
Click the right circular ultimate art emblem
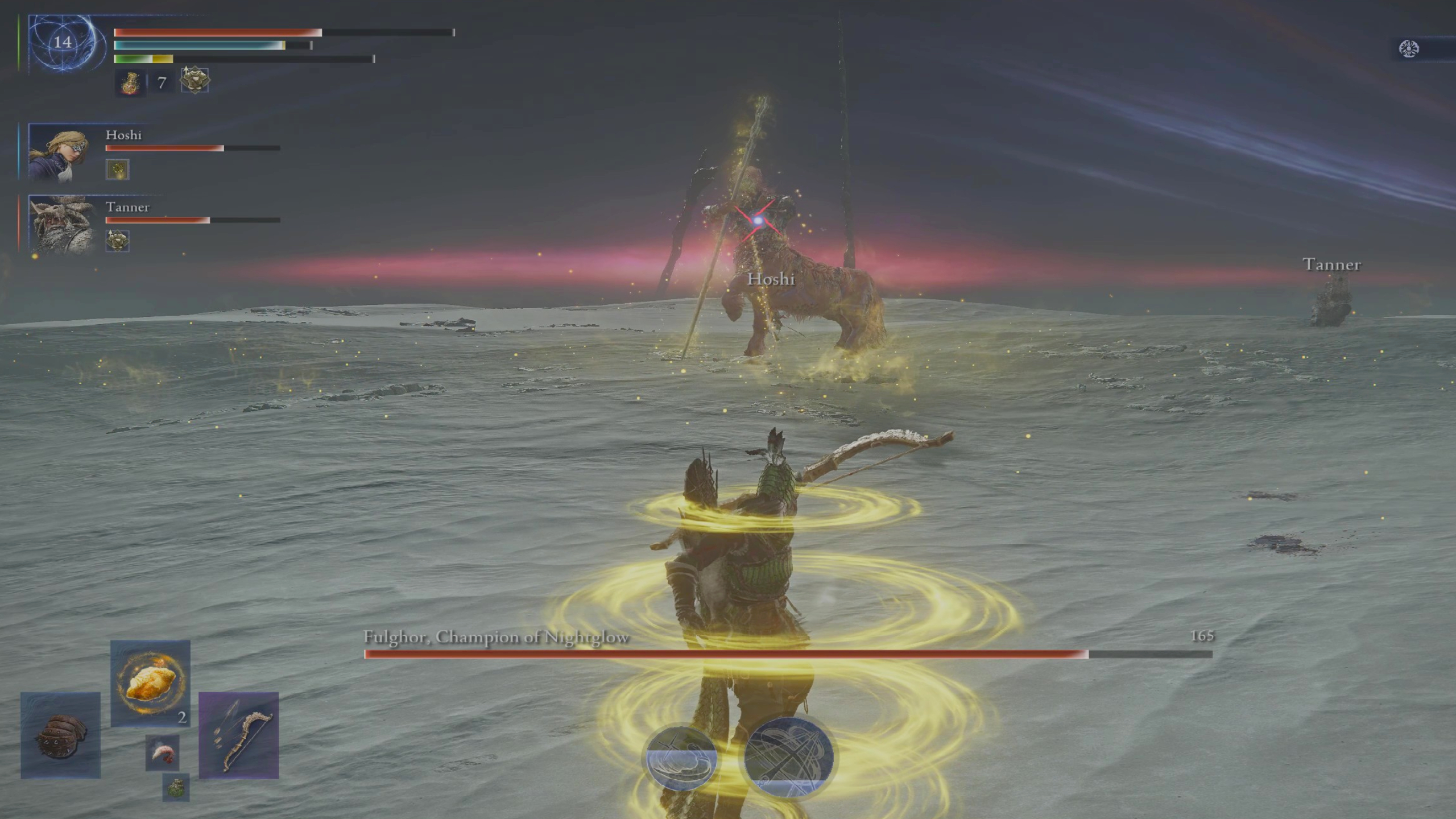click(788, 755)
